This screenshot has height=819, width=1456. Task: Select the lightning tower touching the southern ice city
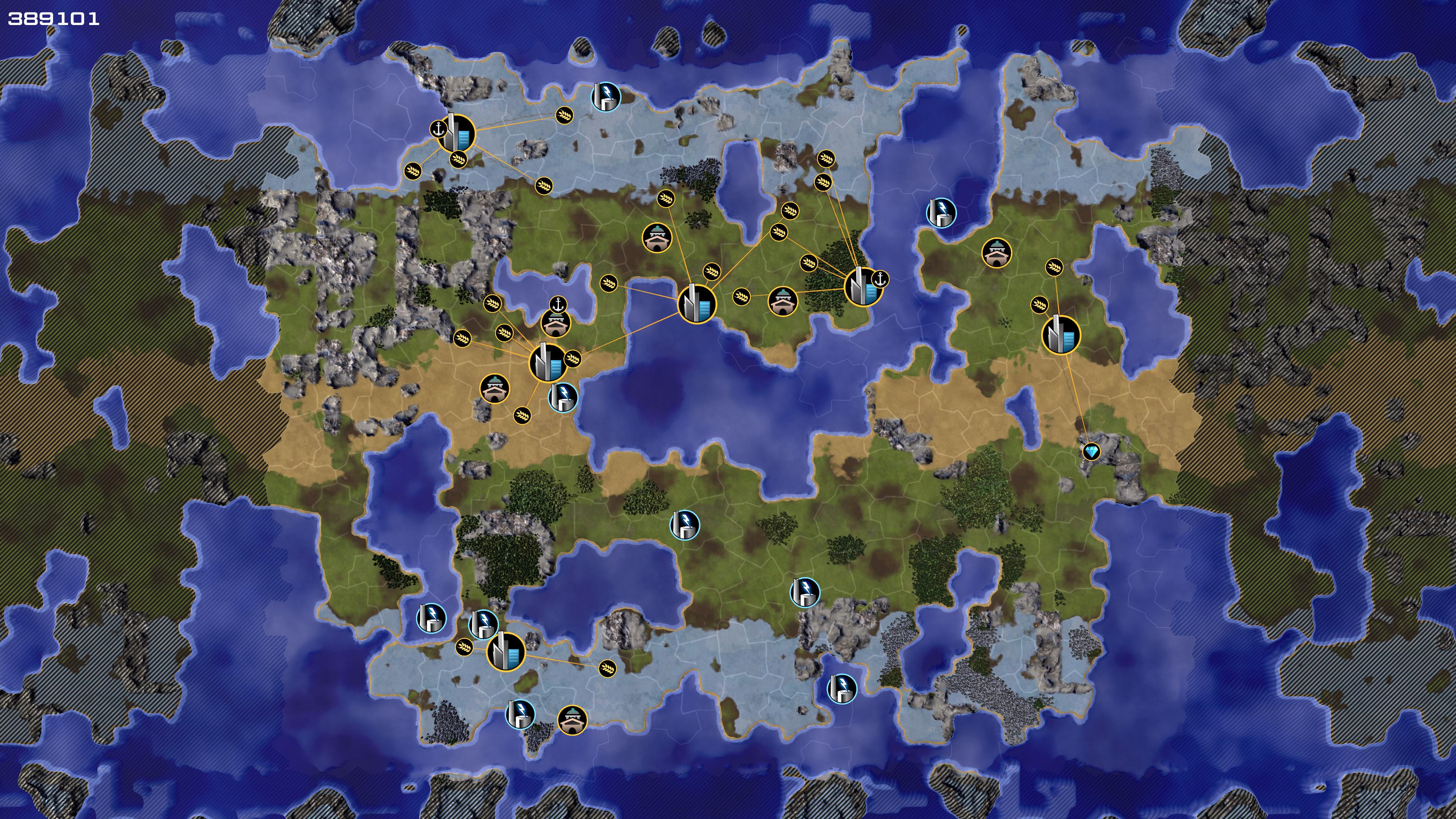484,624
